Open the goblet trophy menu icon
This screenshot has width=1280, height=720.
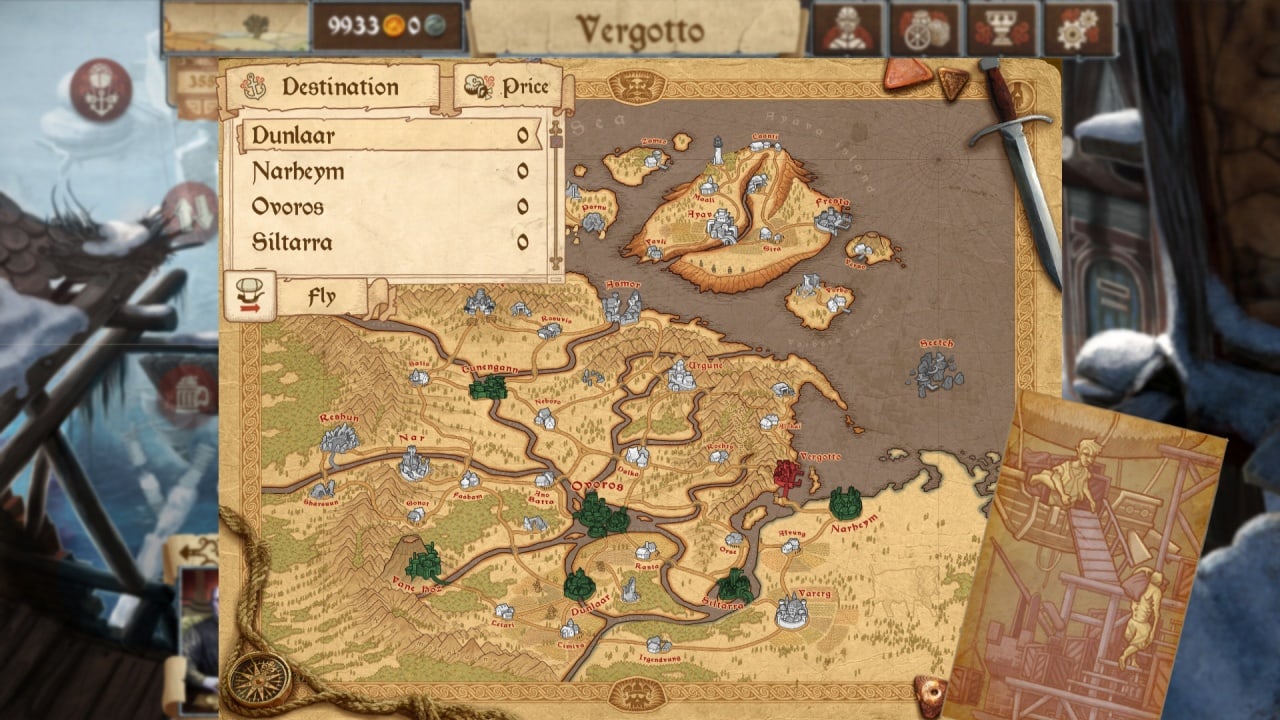point(1002,29)
